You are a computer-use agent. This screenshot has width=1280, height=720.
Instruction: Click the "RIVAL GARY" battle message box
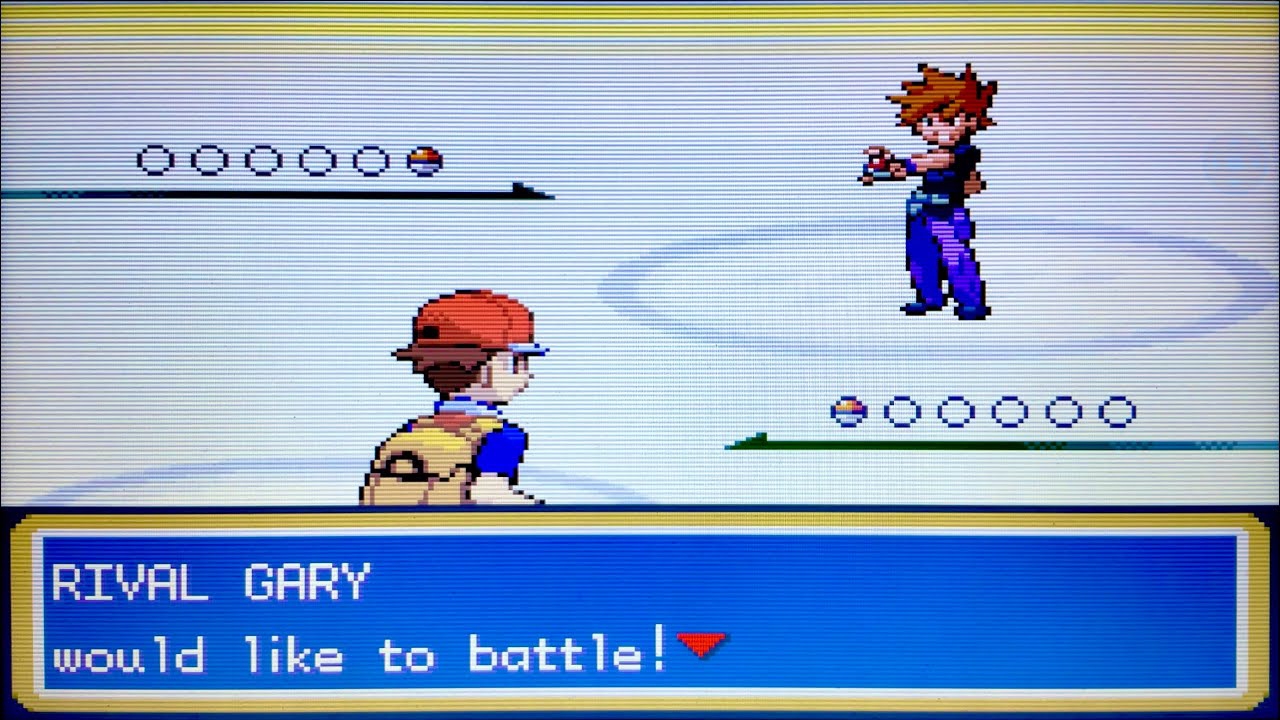(x=640, y=612)
